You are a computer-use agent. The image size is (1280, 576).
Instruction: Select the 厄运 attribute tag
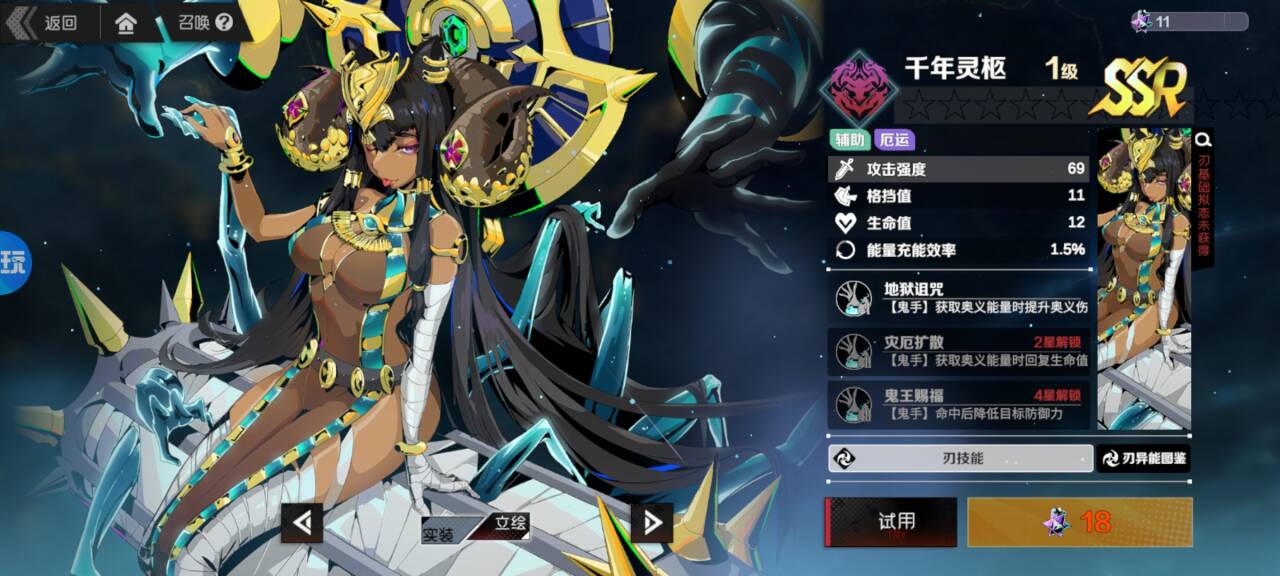click(x=893, y=140)
